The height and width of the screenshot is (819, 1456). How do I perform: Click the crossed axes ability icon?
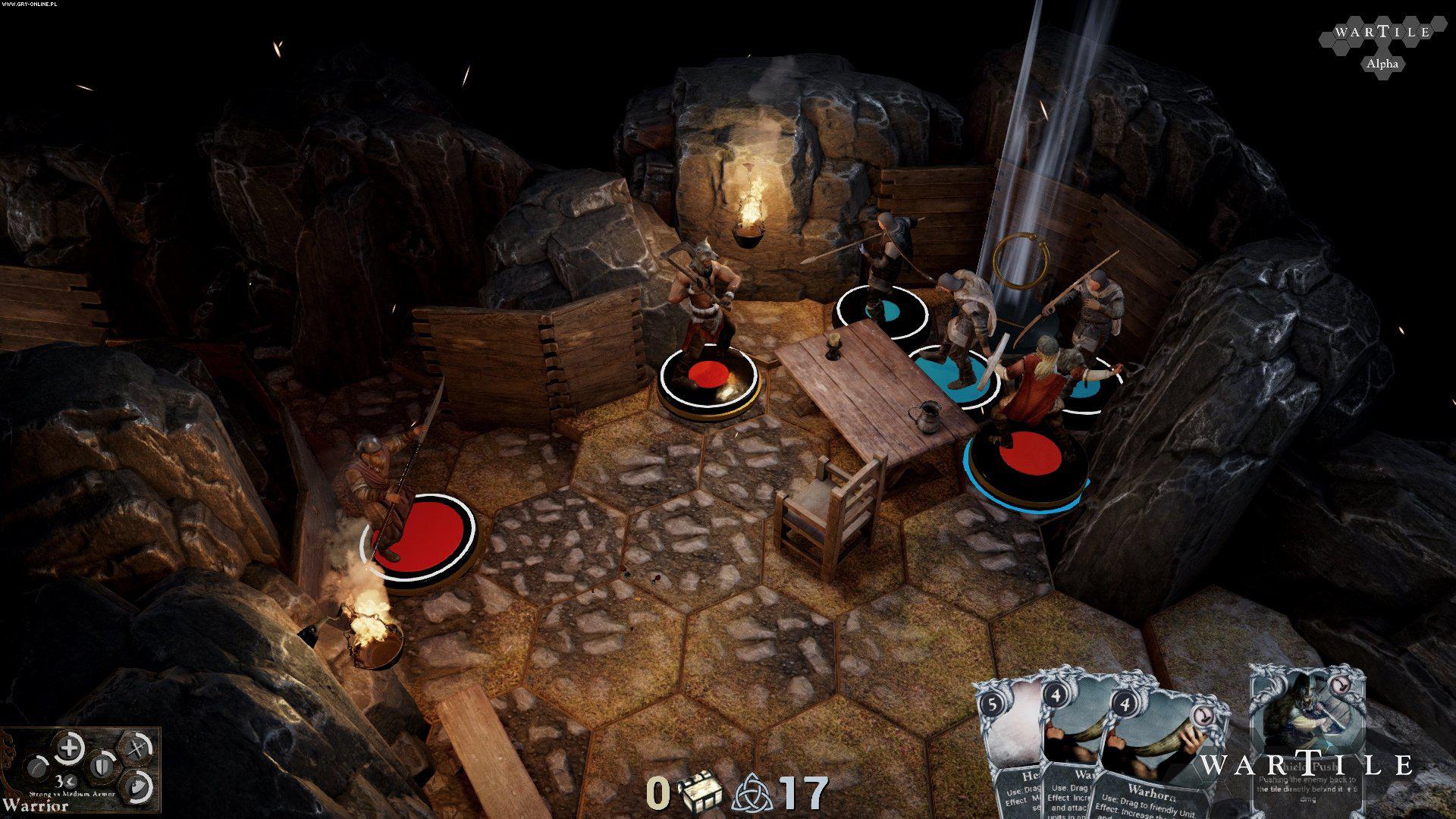tap(136, 746)
